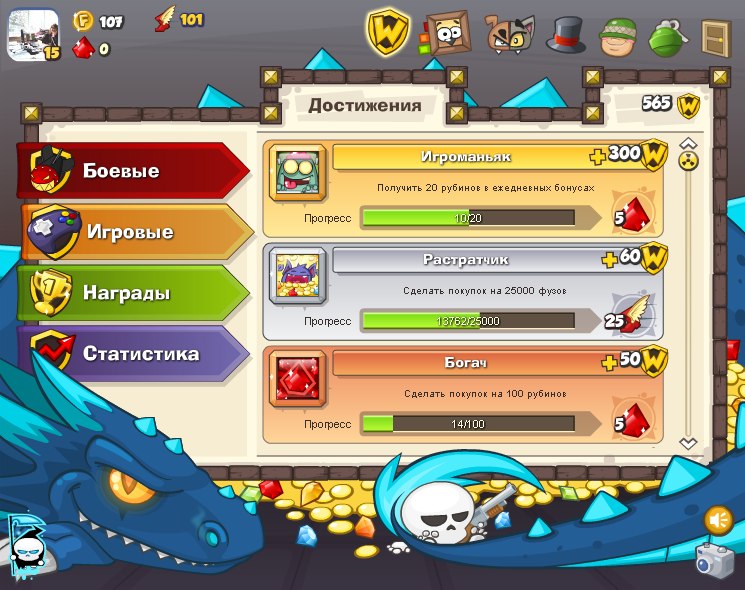The height and width of the screenshot is (590, 745).
Task: Select the black top hat icon
Action: (x=566, y=35)
